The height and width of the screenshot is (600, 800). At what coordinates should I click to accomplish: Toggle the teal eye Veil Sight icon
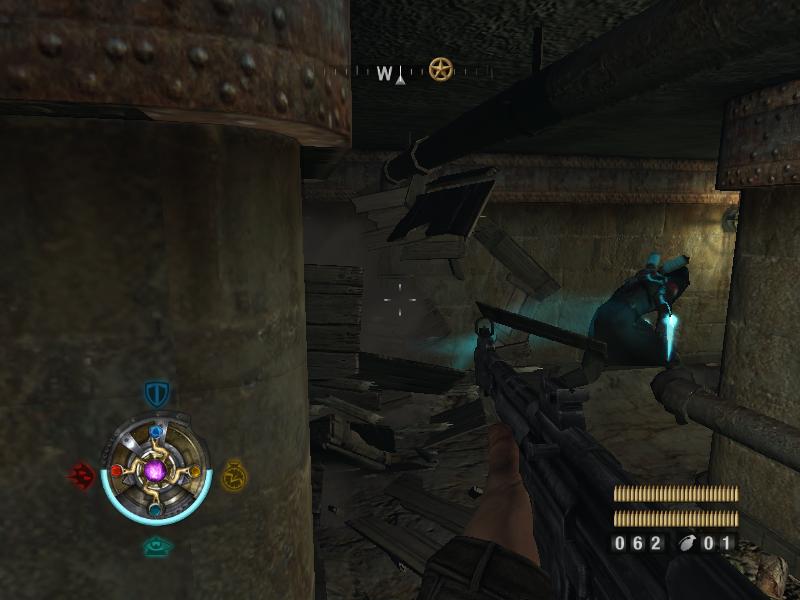click(x=156, y=546)
